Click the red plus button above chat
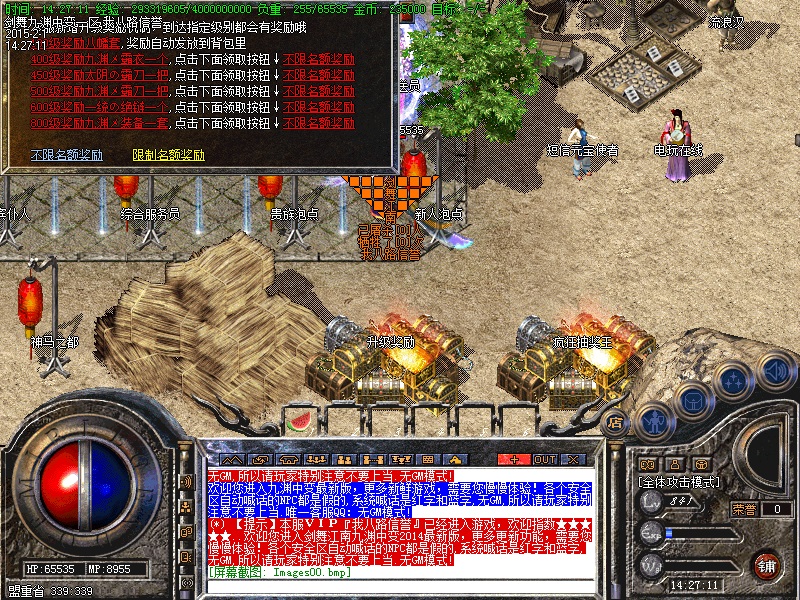 (x=514, y=458)
